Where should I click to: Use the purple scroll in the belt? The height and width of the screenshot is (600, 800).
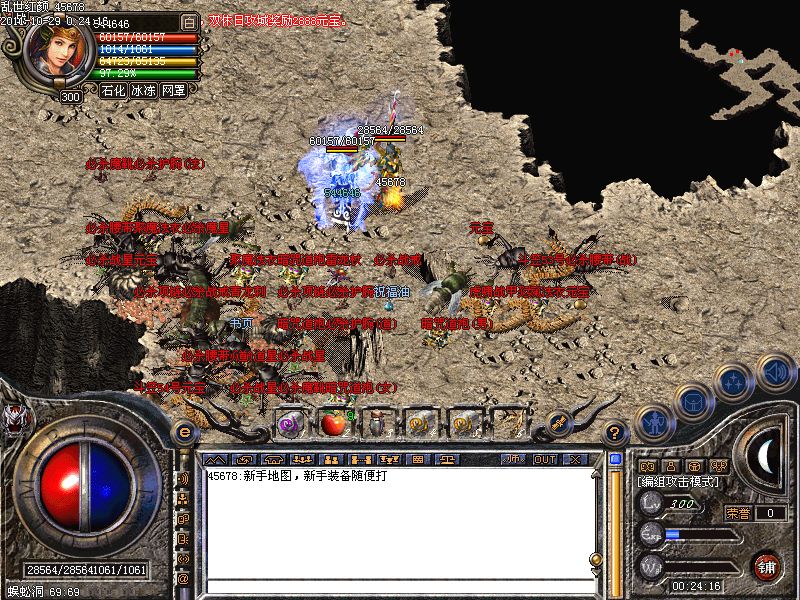click(290, 423)
